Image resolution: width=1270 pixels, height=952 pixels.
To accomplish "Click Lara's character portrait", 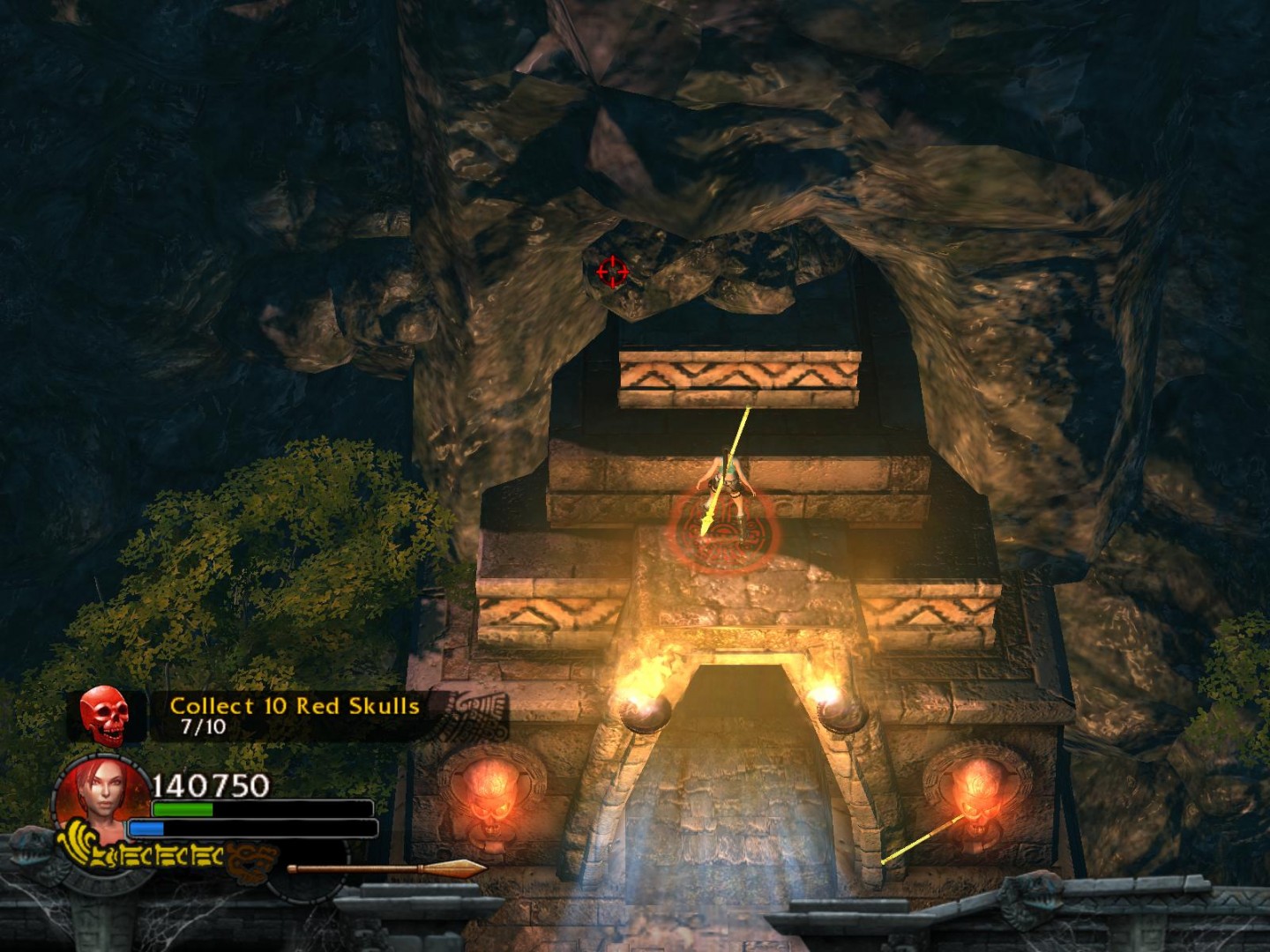I will pyautogui.click(x=99, y=801).
